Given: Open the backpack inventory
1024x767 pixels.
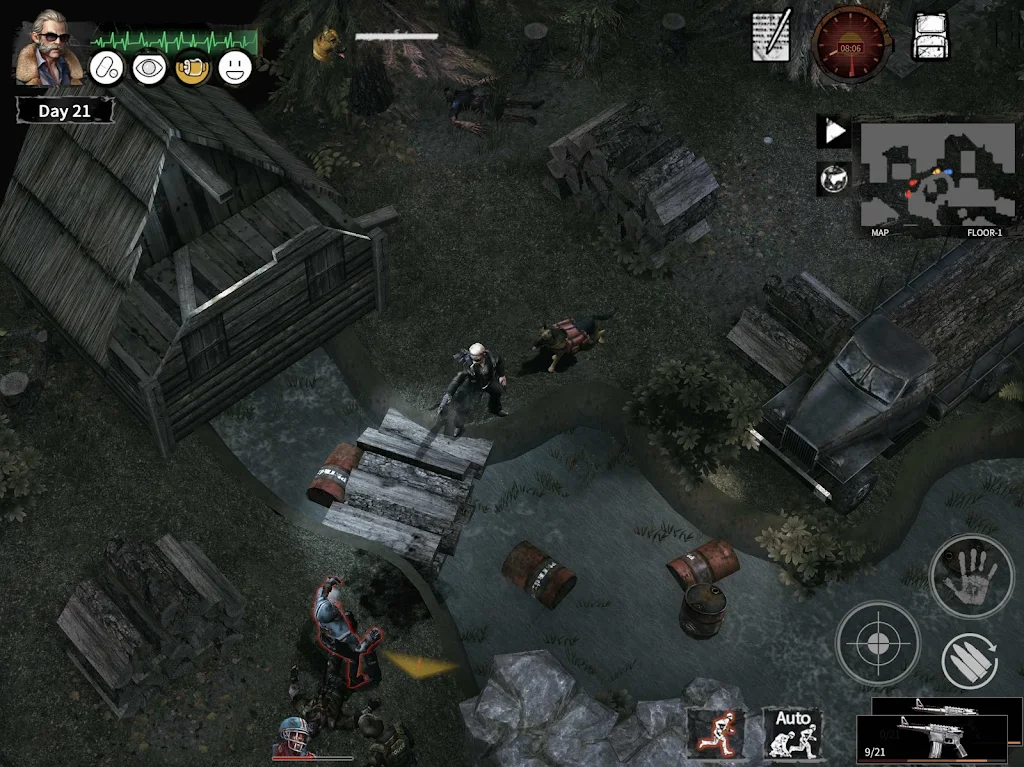Looking at the screenshot, I should [931, 37].
